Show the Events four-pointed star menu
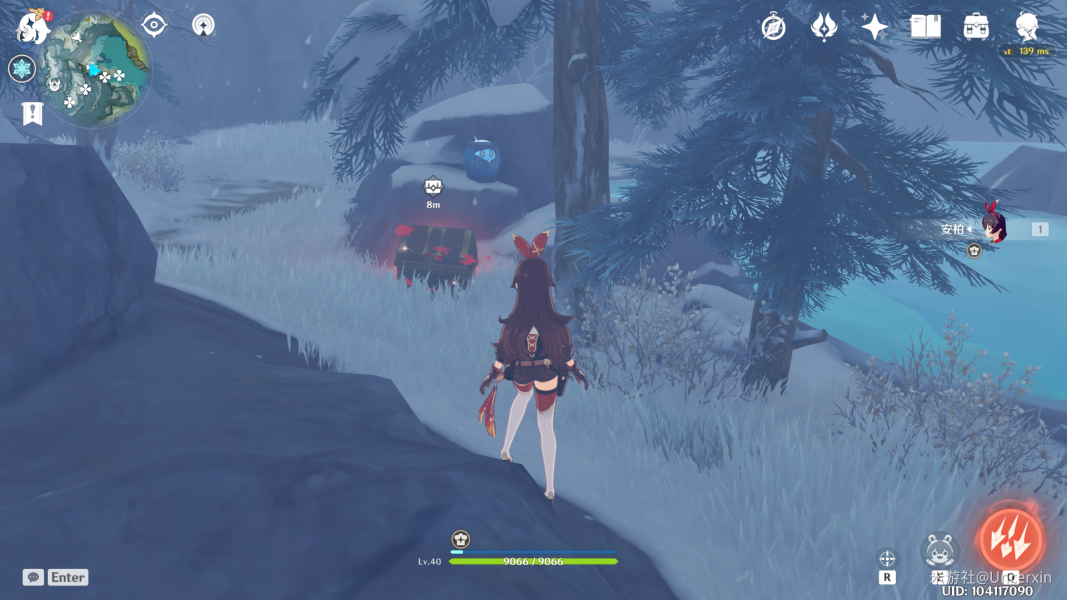 point(875,27)
